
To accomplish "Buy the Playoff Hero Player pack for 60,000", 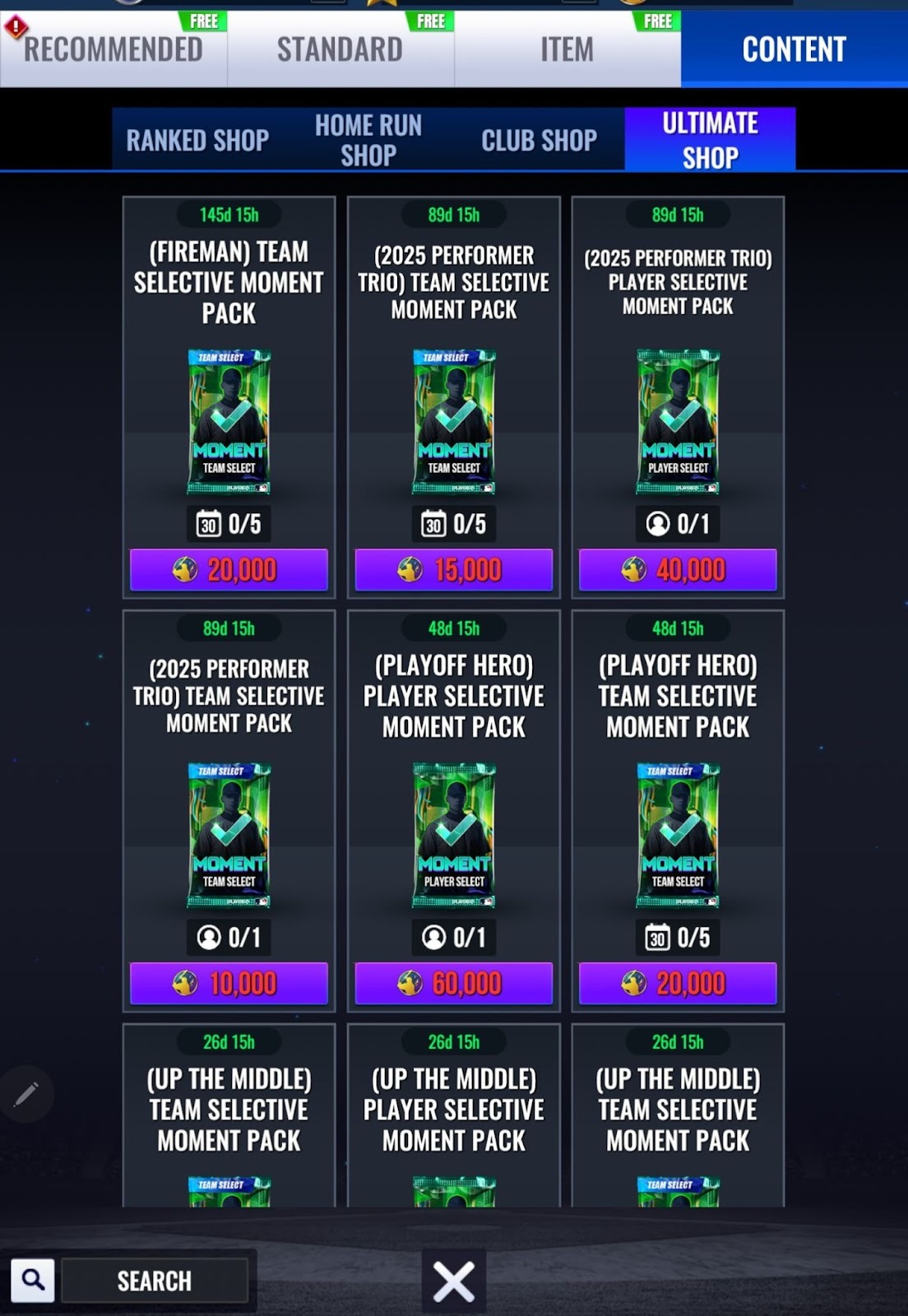I will click(453, 984).
